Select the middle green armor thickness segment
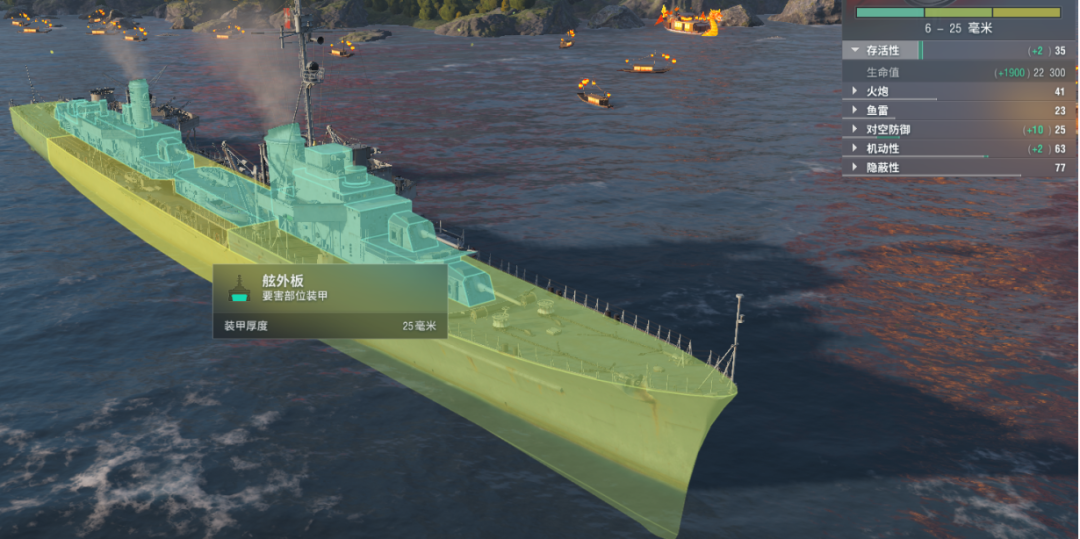 click(x=957, y=13)
